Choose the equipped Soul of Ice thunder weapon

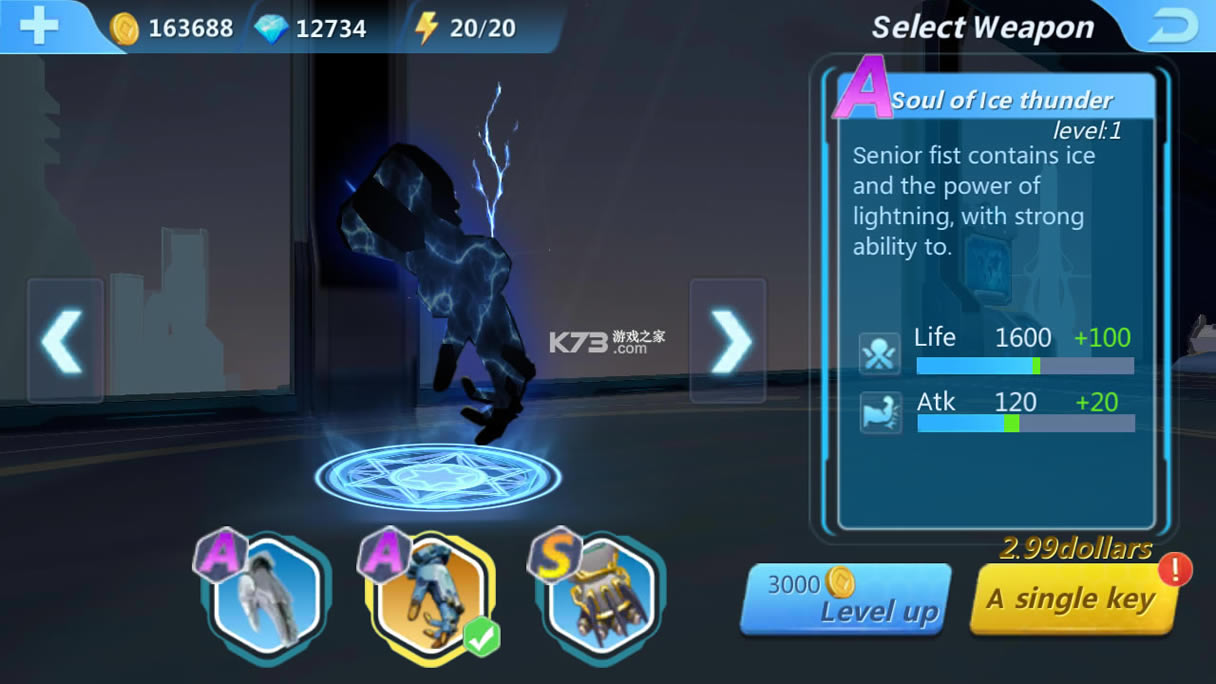[x=432, y=596]
